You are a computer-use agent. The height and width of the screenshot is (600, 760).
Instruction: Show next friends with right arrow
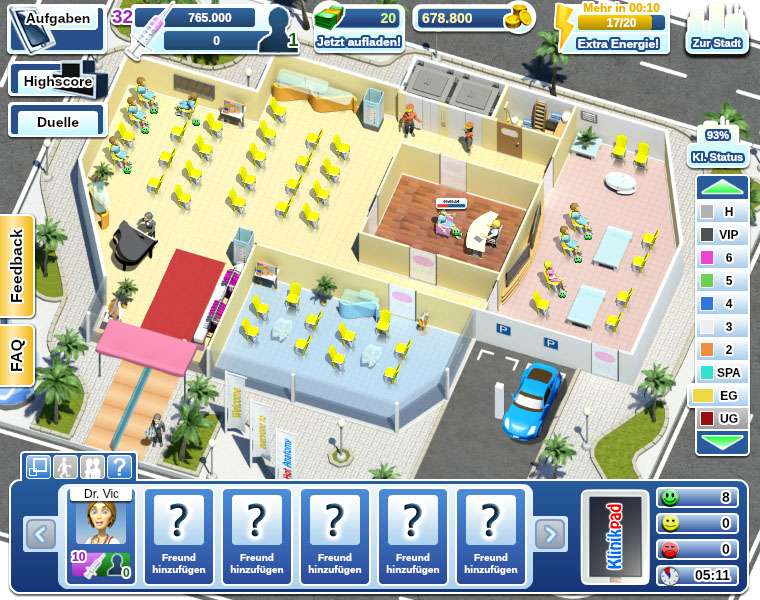tap(550, 535)
